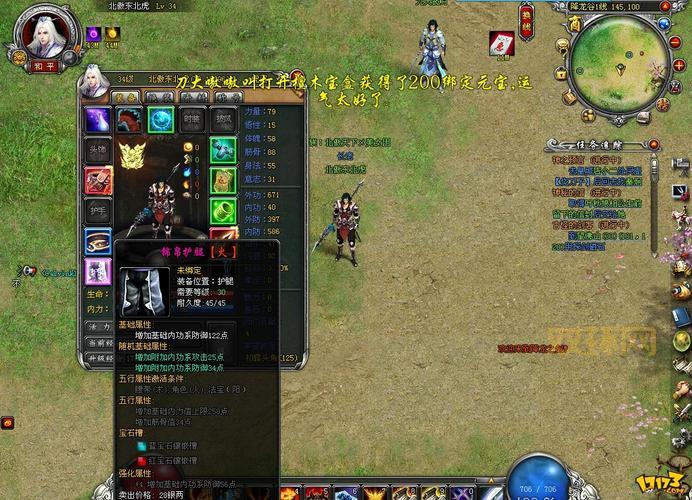
Task: Select the yellow scroll equipment slot
Action: tap(223, 181)
